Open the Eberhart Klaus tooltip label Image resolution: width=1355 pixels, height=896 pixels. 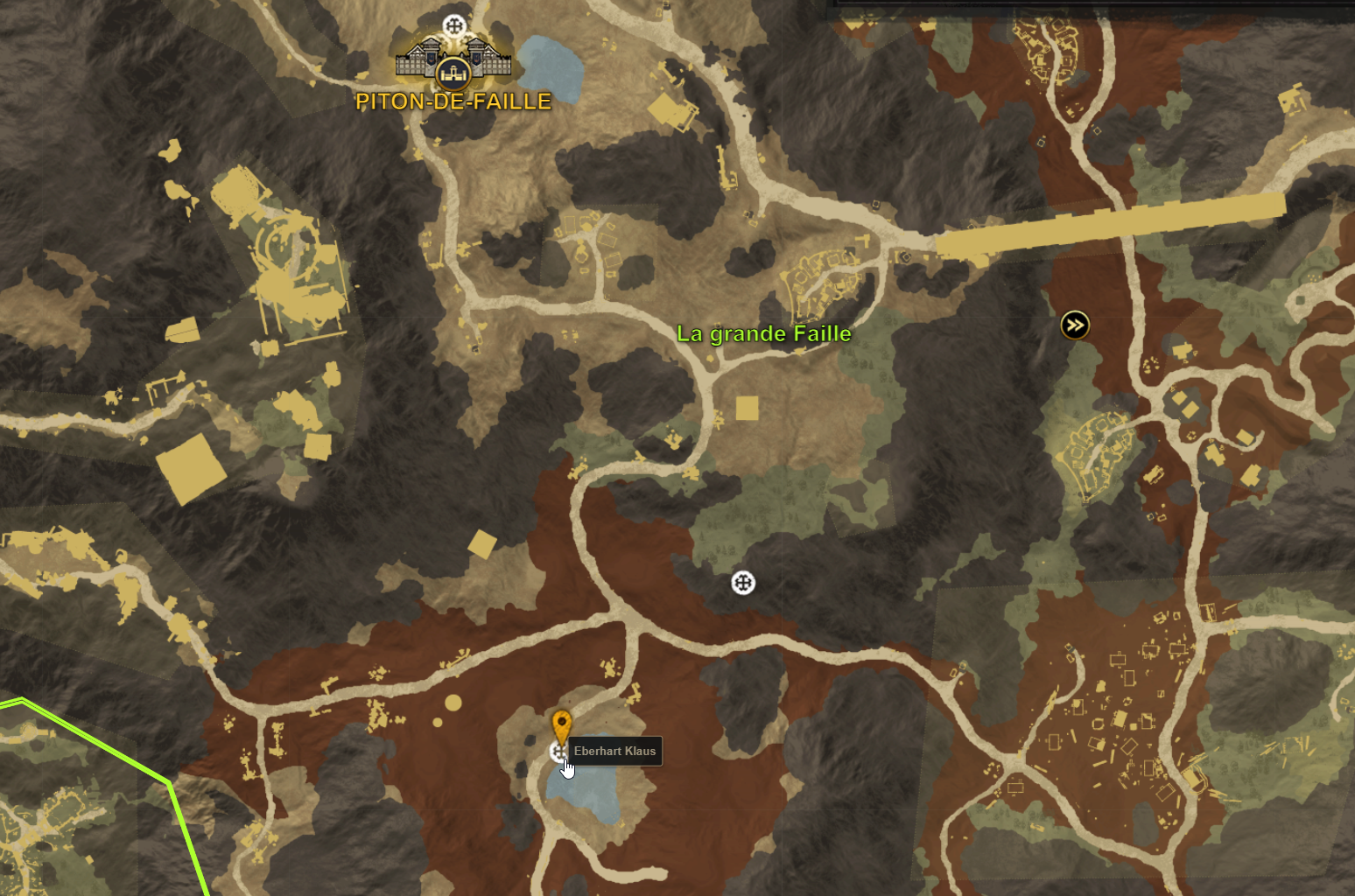pos(616,751)
